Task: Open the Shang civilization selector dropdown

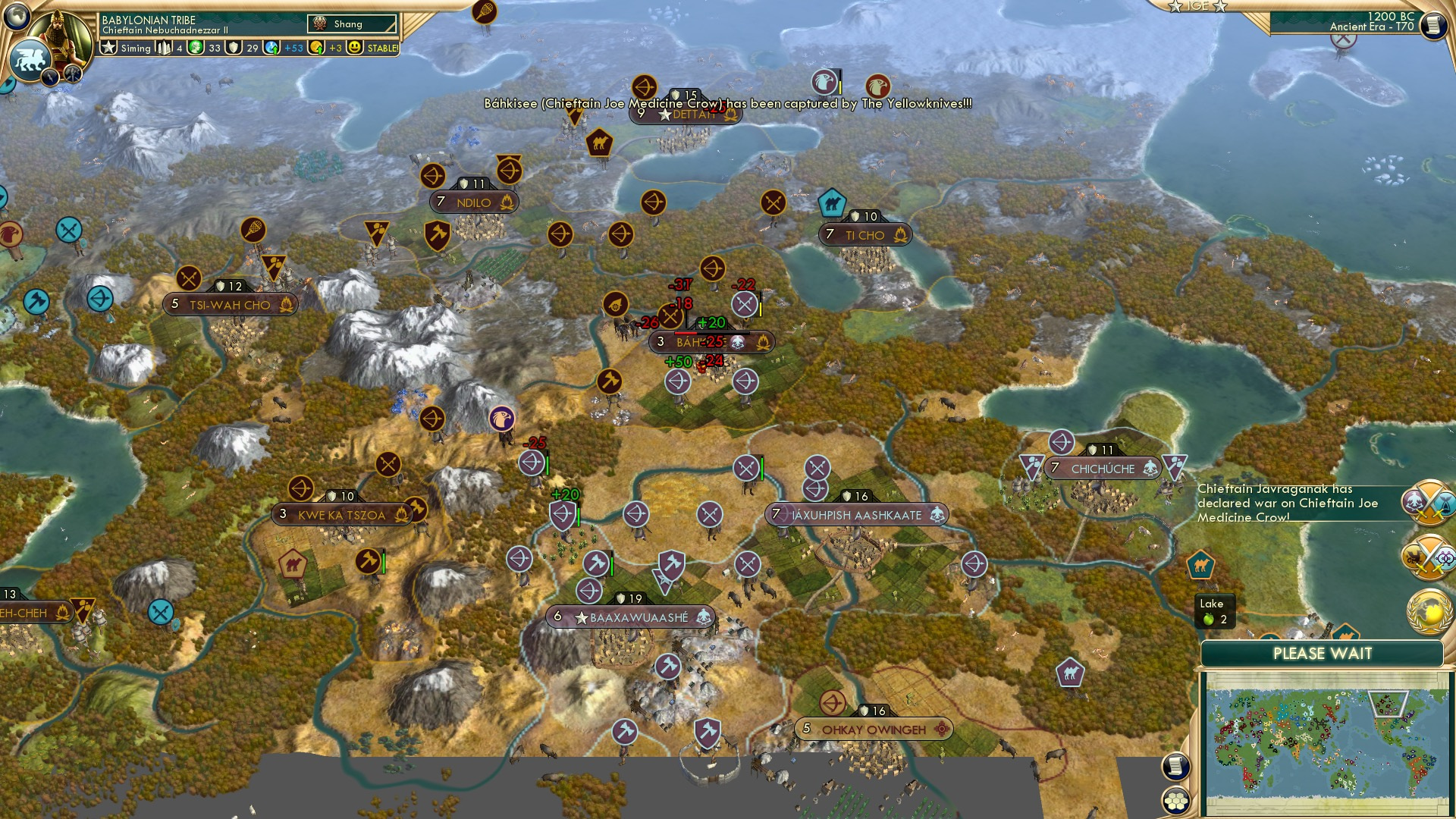Action: [x=353, y=23]
